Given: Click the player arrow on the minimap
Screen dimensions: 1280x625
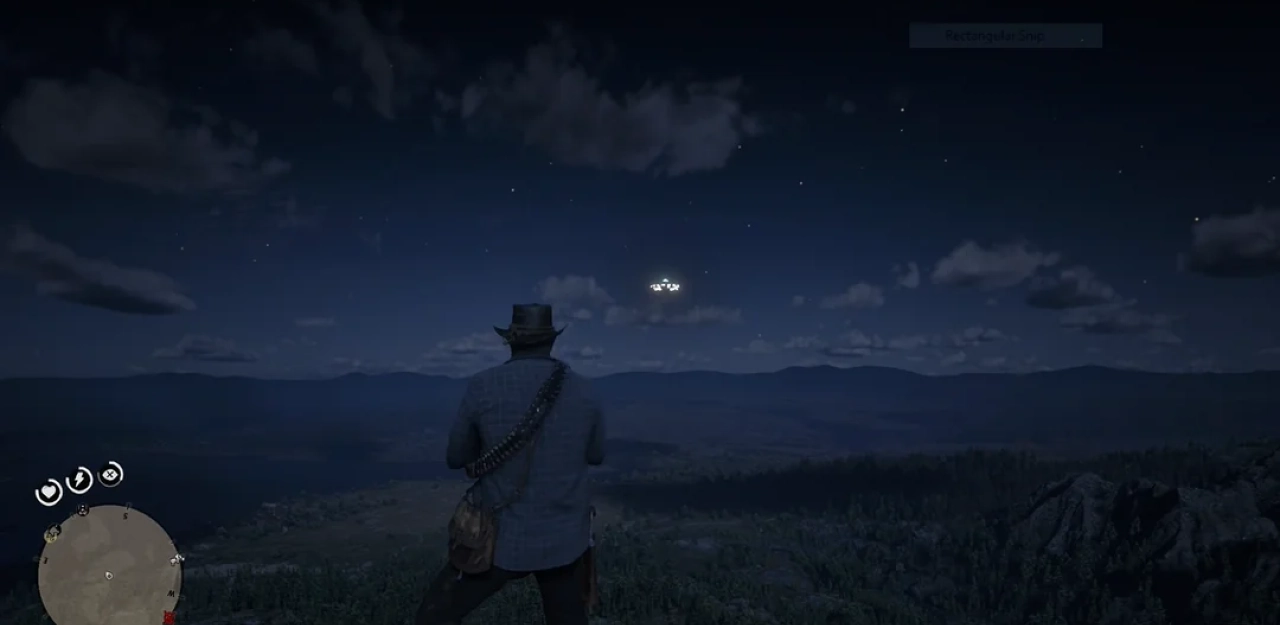Looking at the screenshot, I should [109, 575].
